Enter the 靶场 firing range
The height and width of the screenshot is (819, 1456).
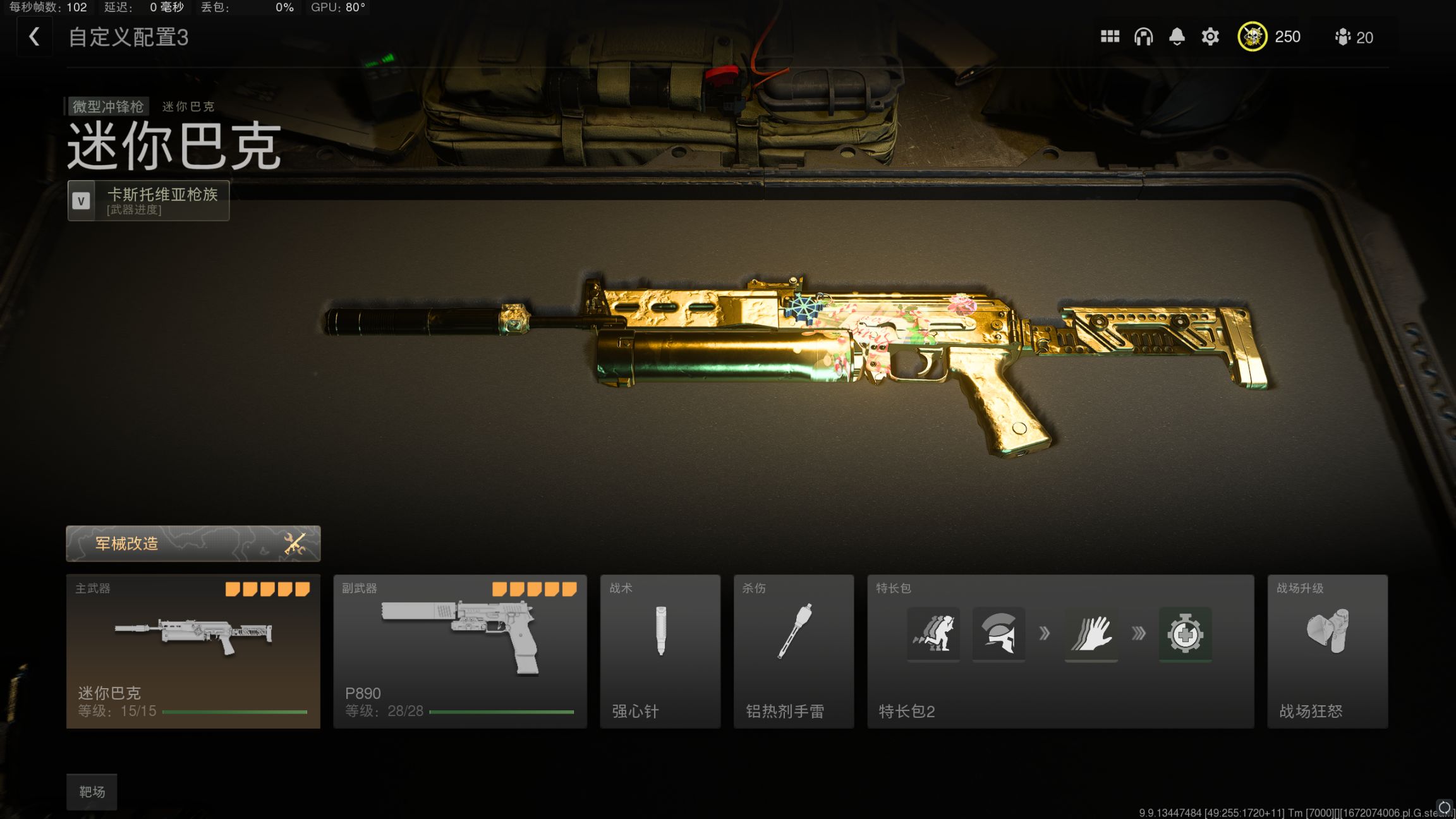[92, 792]
